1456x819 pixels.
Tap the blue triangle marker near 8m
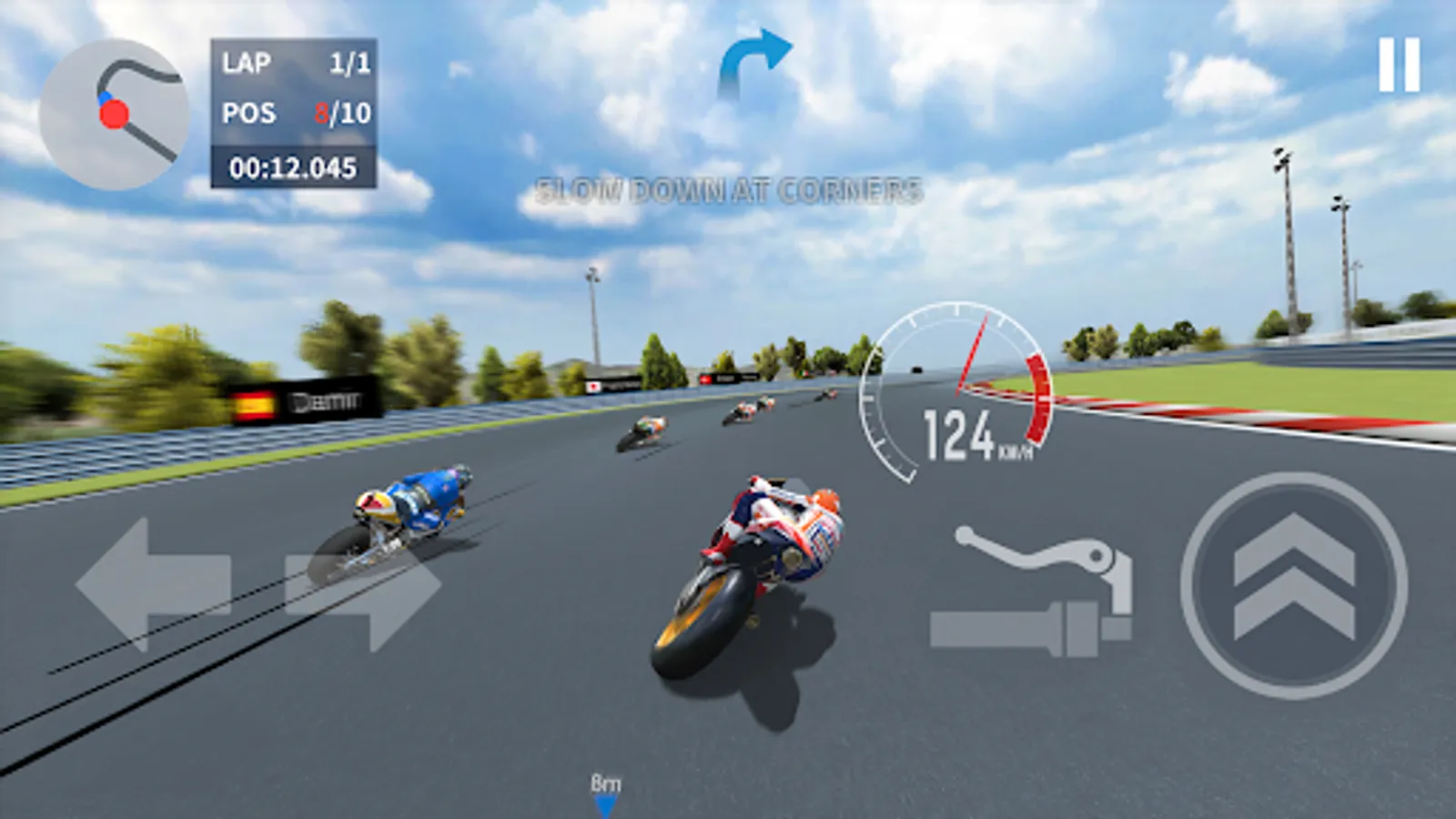pyautogui.click(x=606, y=806)
